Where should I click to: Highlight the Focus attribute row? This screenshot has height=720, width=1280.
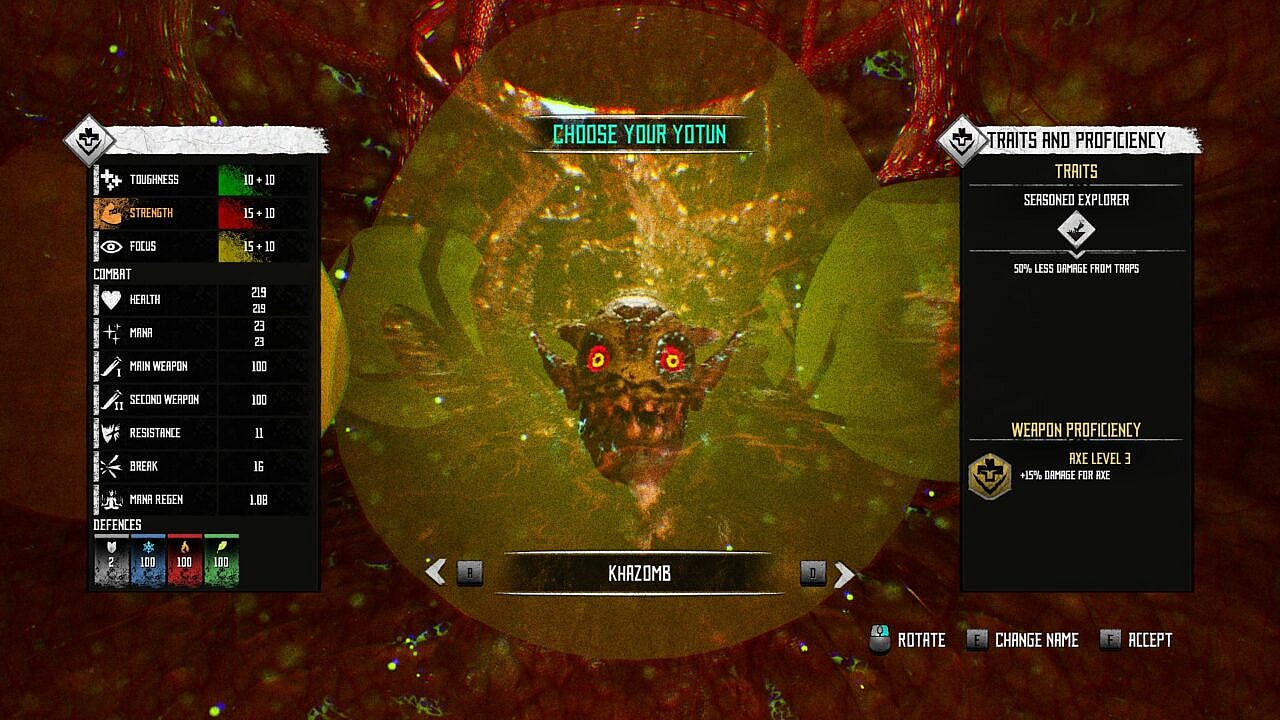tap(202, 246)
